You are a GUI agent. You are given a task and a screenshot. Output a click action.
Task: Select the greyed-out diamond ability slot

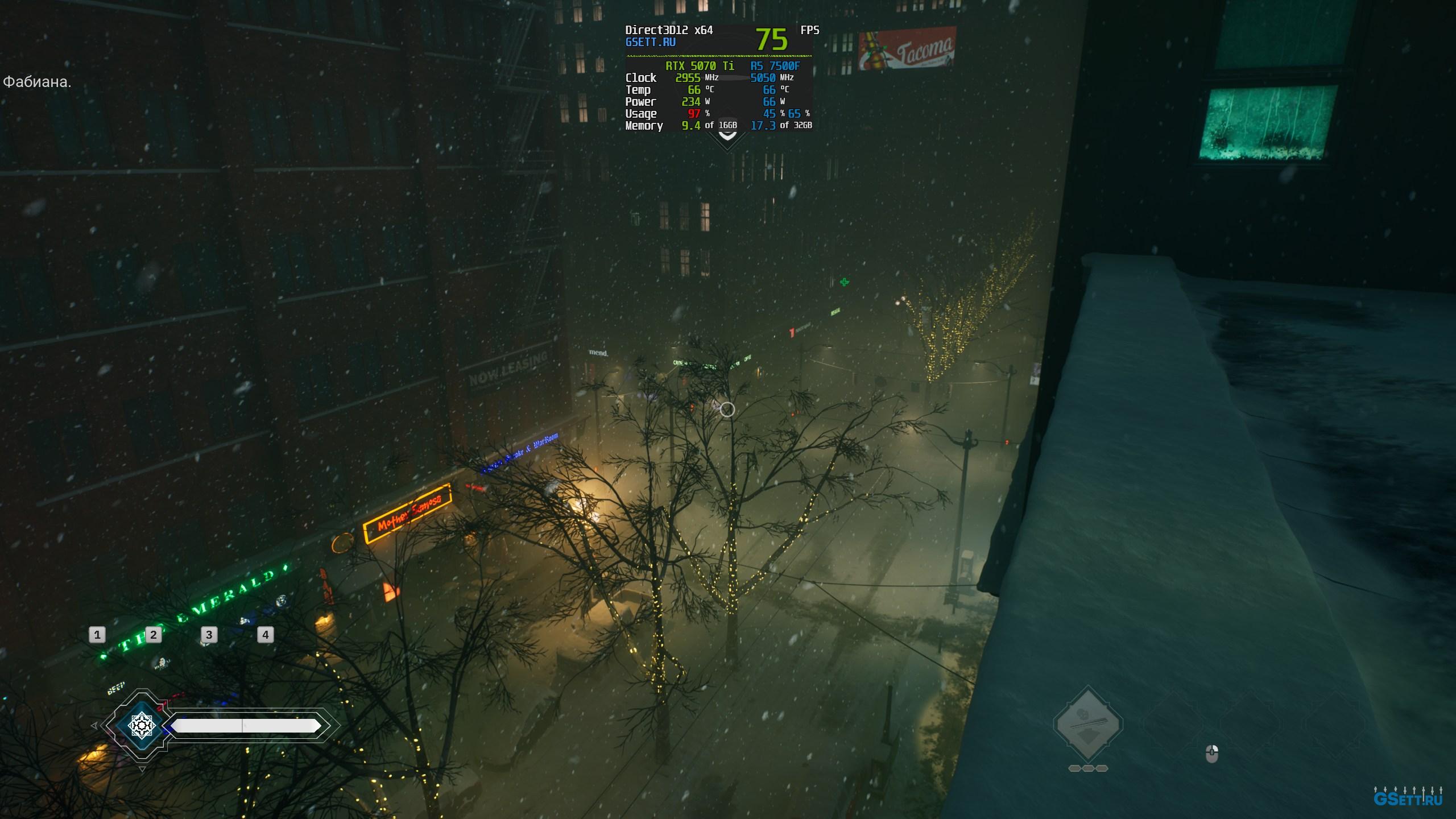tap(1087, 725)
